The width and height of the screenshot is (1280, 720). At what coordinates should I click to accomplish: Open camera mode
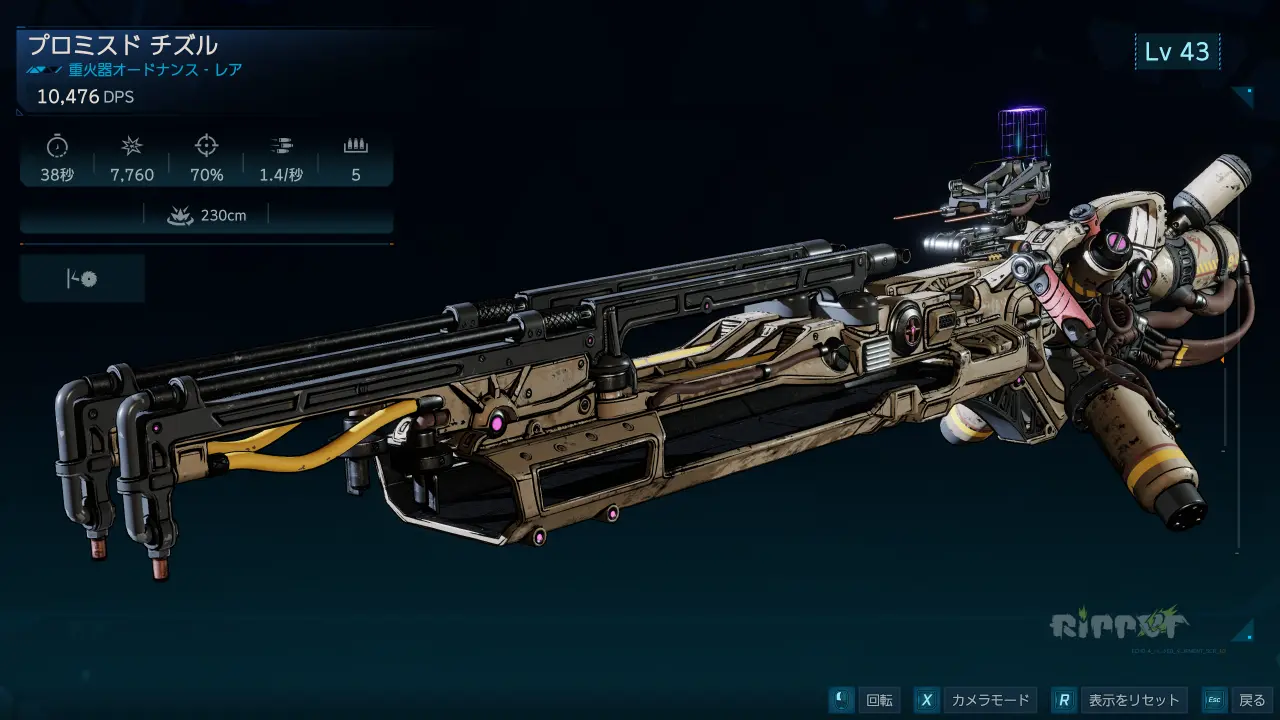[x=976, y=700]
